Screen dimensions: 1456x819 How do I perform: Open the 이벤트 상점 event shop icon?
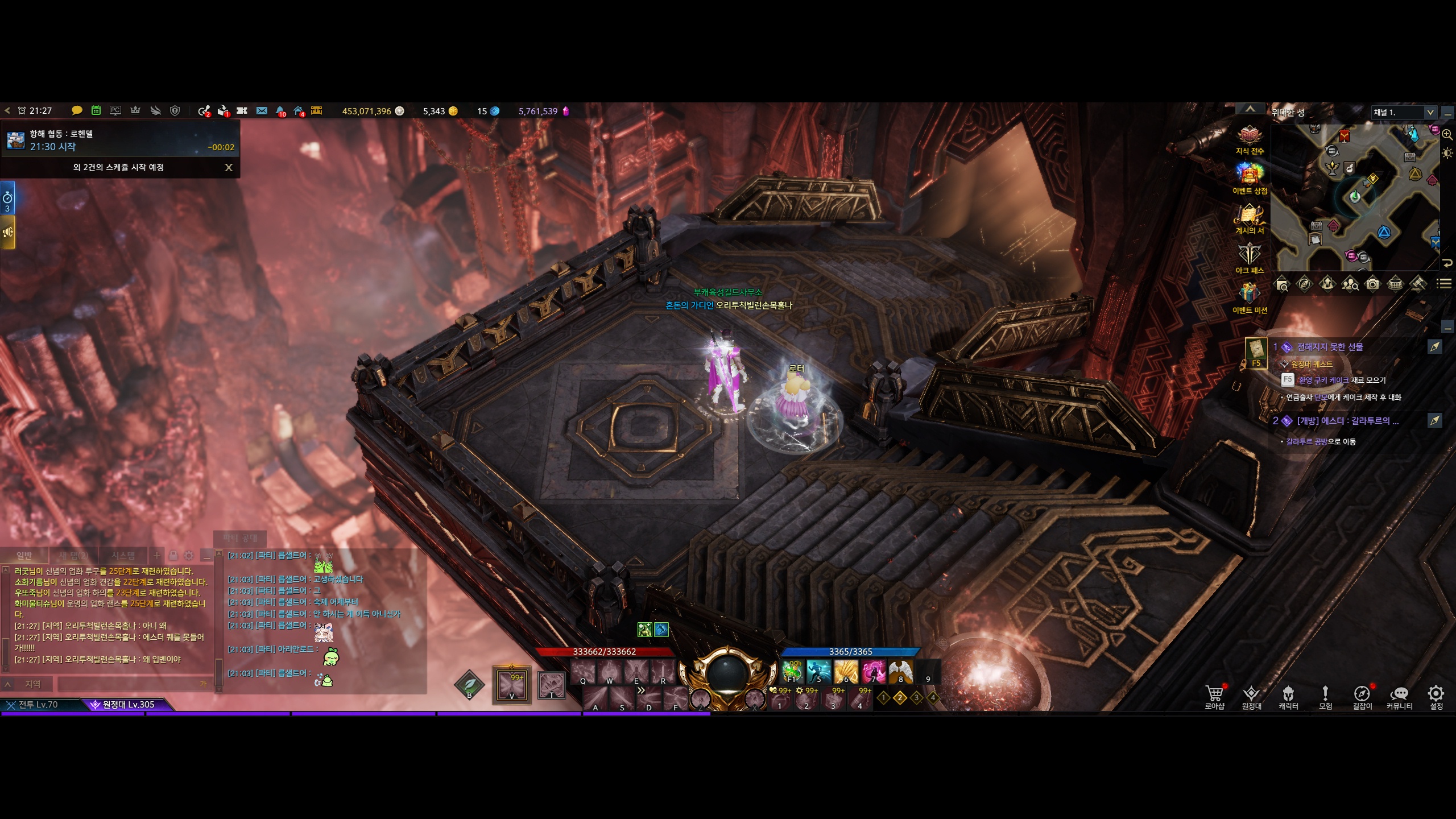pos(1250,175)
